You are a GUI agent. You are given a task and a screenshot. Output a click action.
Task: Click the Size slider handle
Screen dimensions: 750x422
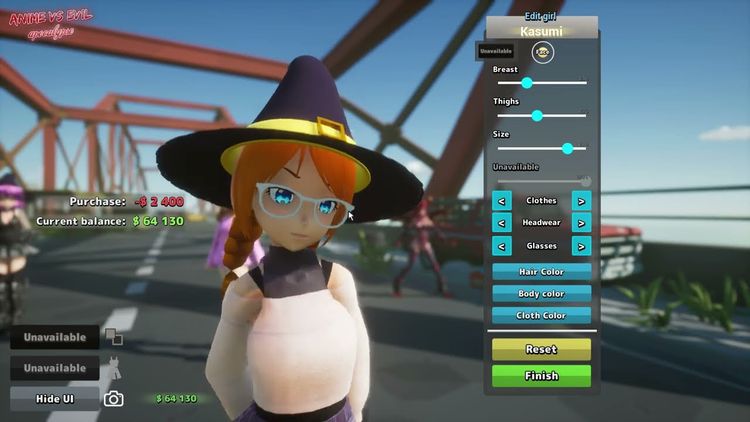568,148
